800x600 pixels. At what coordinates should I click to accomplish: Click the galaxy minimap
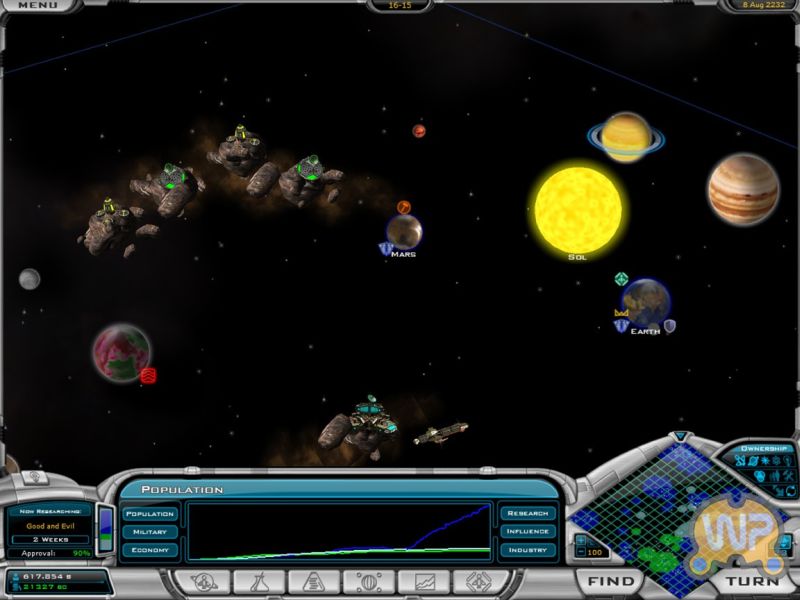pyautogui.click(x=650, y=510)
